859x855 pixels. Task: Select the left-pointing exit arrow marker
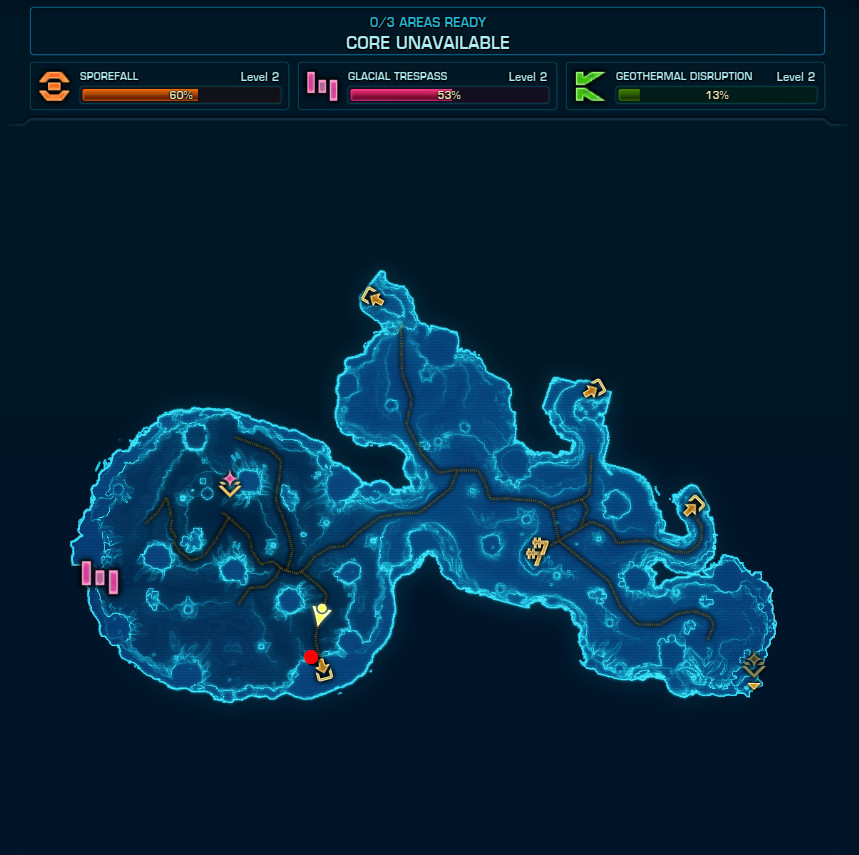click(372, 296)
